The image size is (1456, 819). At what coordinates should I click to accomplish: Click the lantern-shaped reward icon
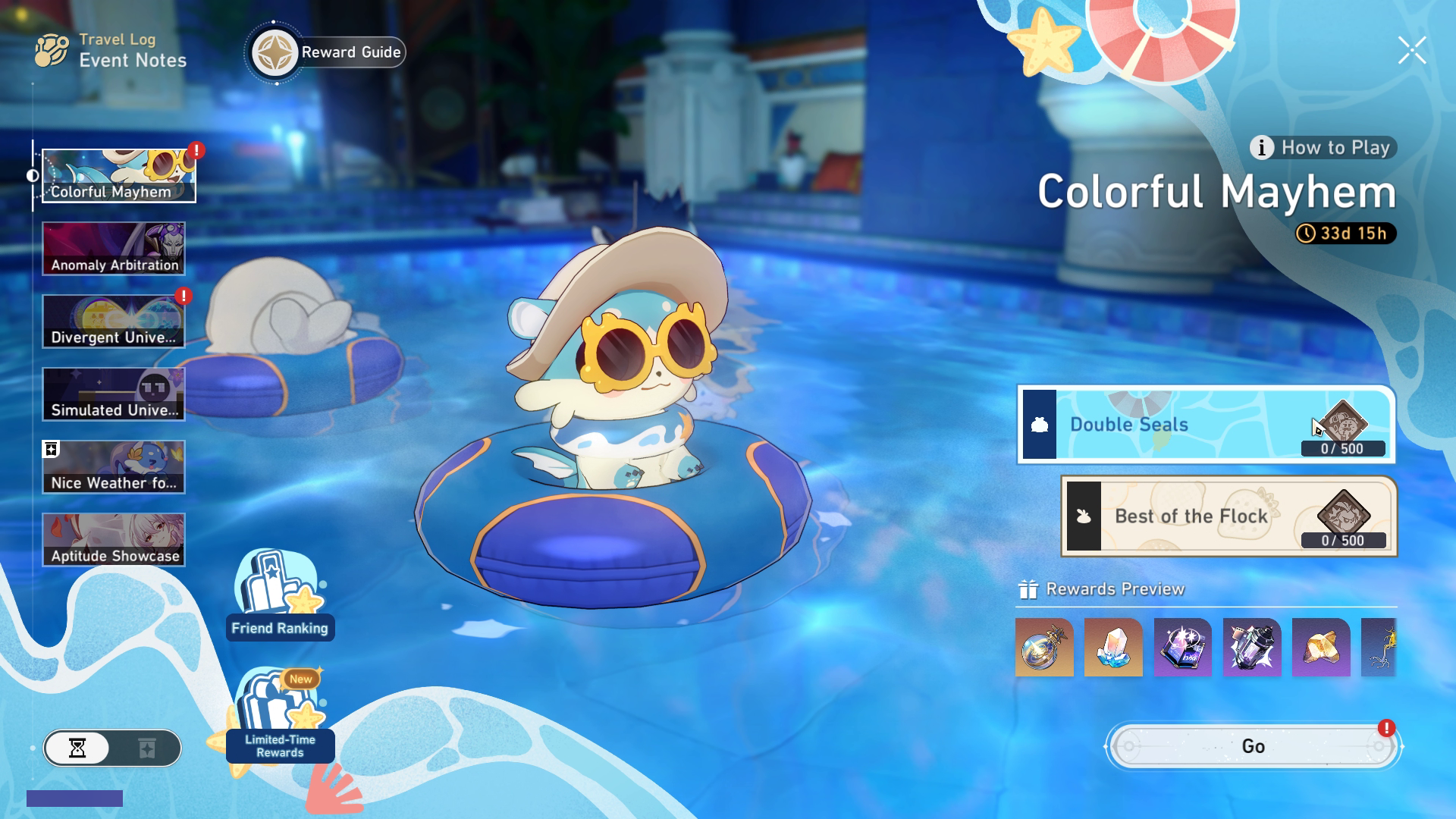point(1252,648)
